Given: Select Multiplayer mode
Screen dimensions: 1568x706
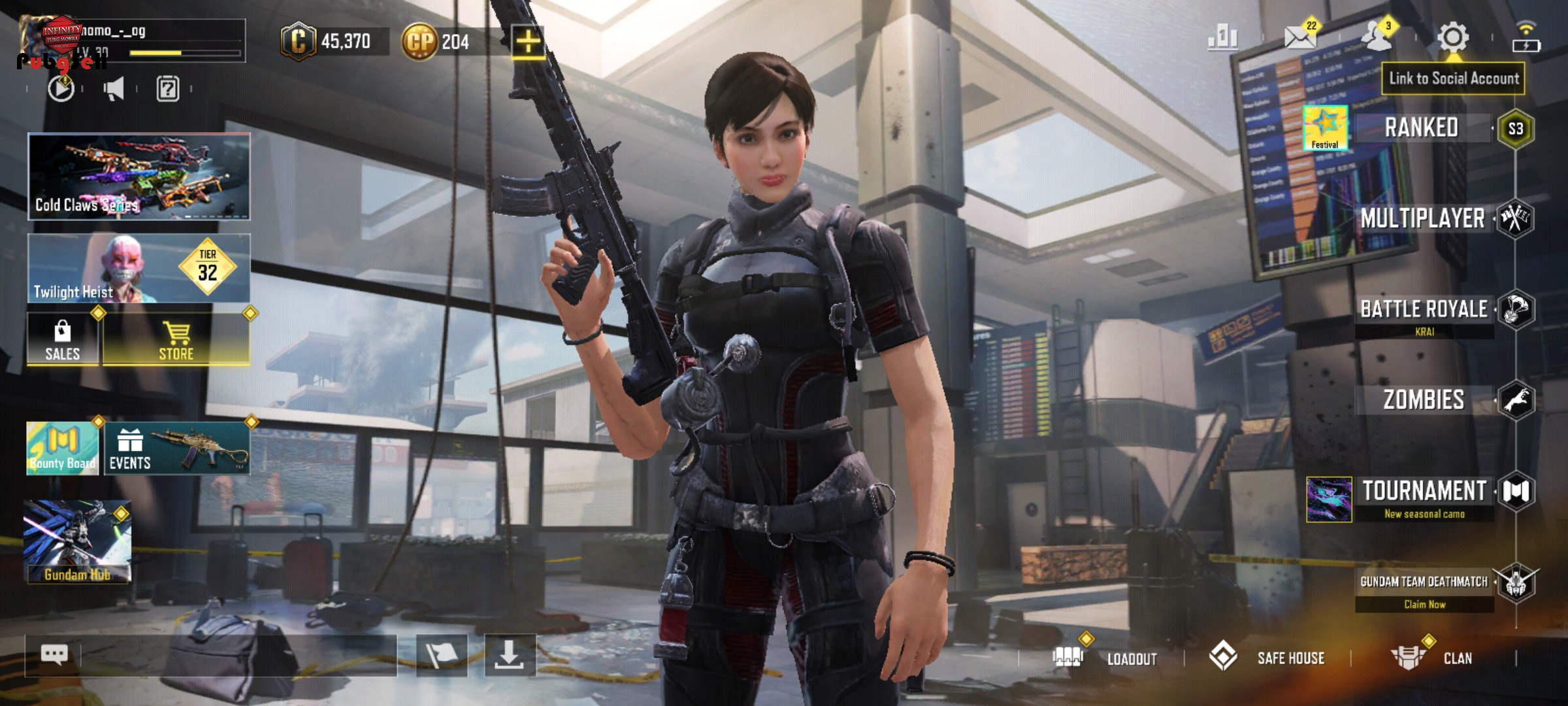Looking at the screenshot, I should 1423,218.
